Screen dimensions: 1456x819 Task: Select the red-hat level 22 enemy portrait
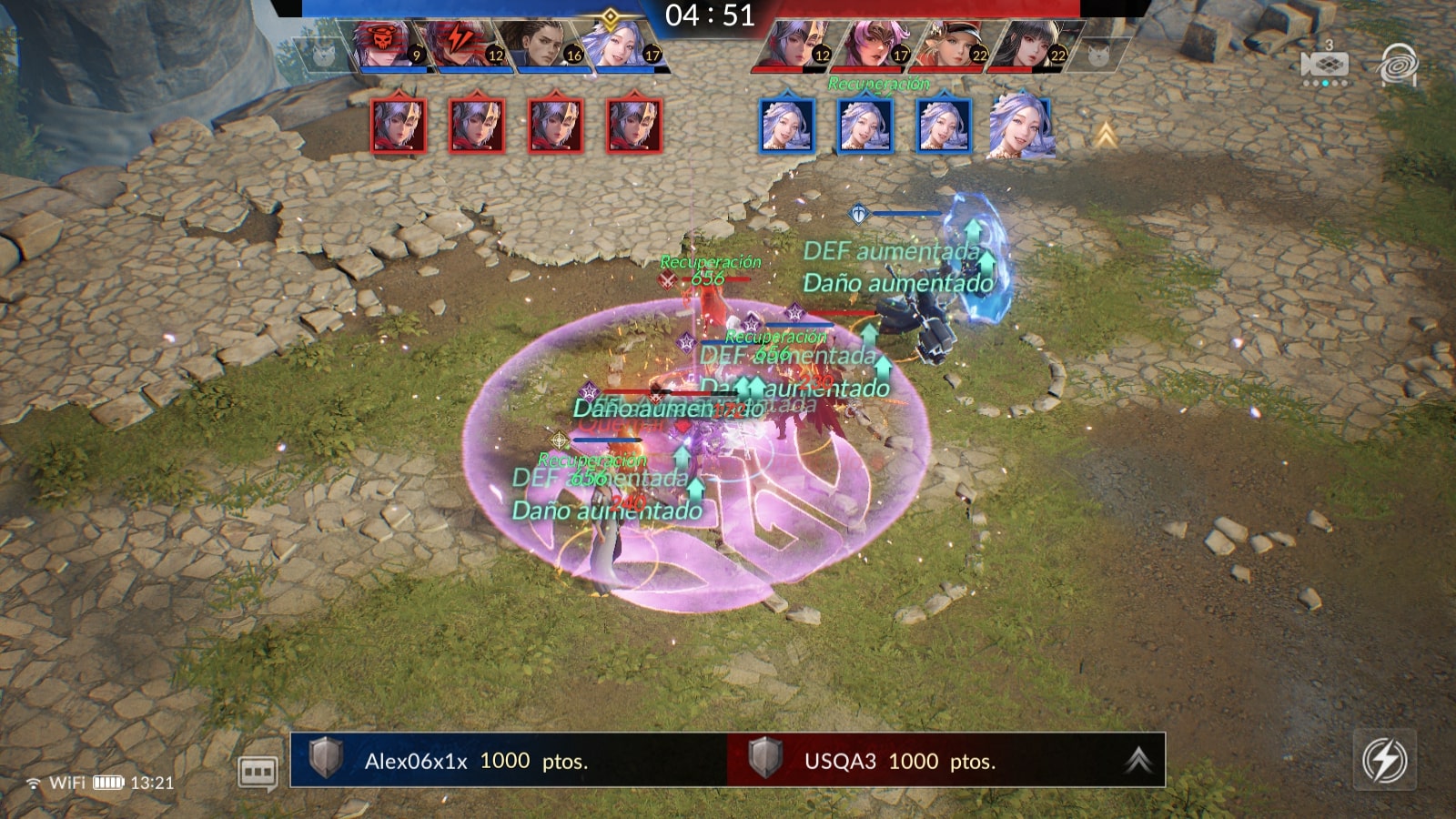(951, 45)
